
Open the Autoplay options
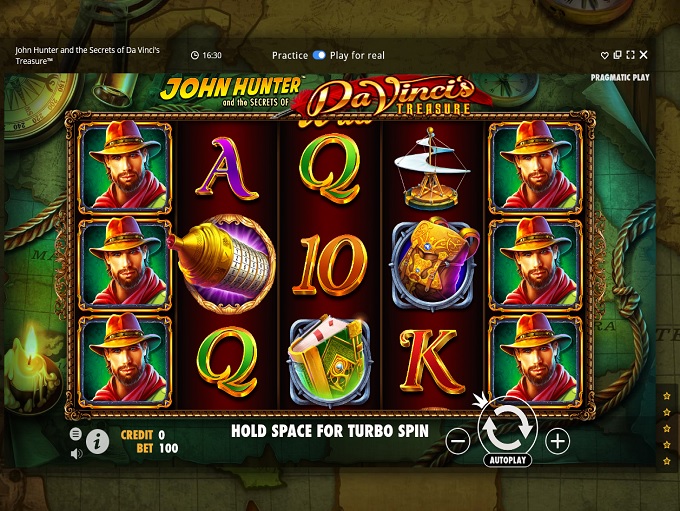point(508,461)
